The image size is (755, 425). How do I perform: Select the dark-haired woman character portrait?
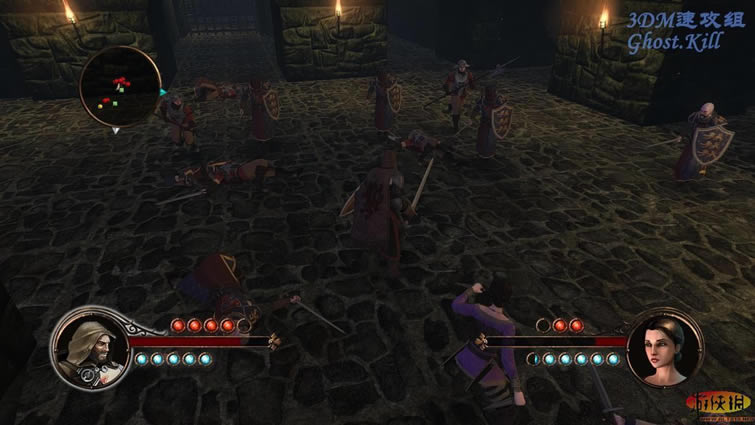[662, 349]
